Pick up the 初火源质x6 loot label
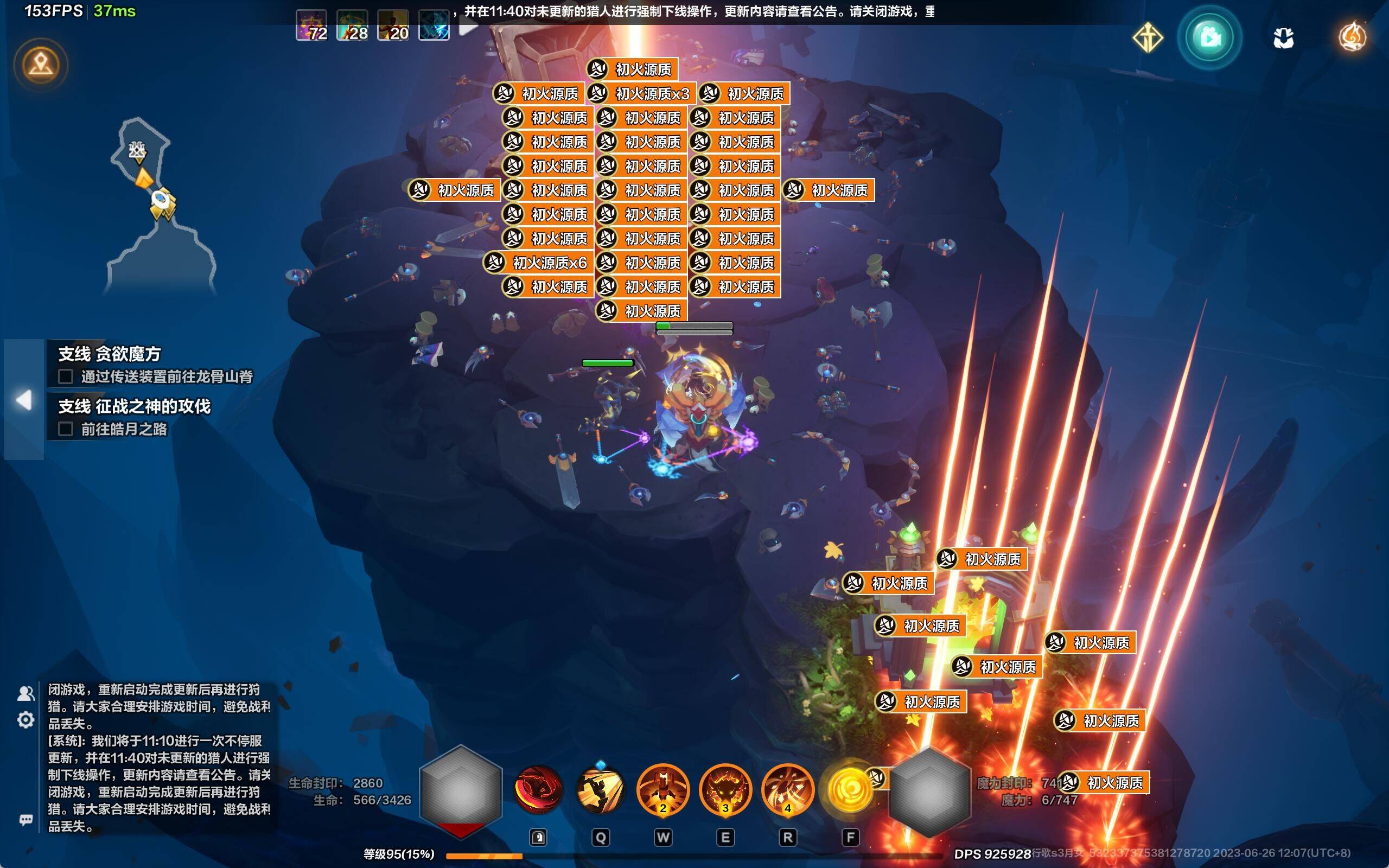 537,263
